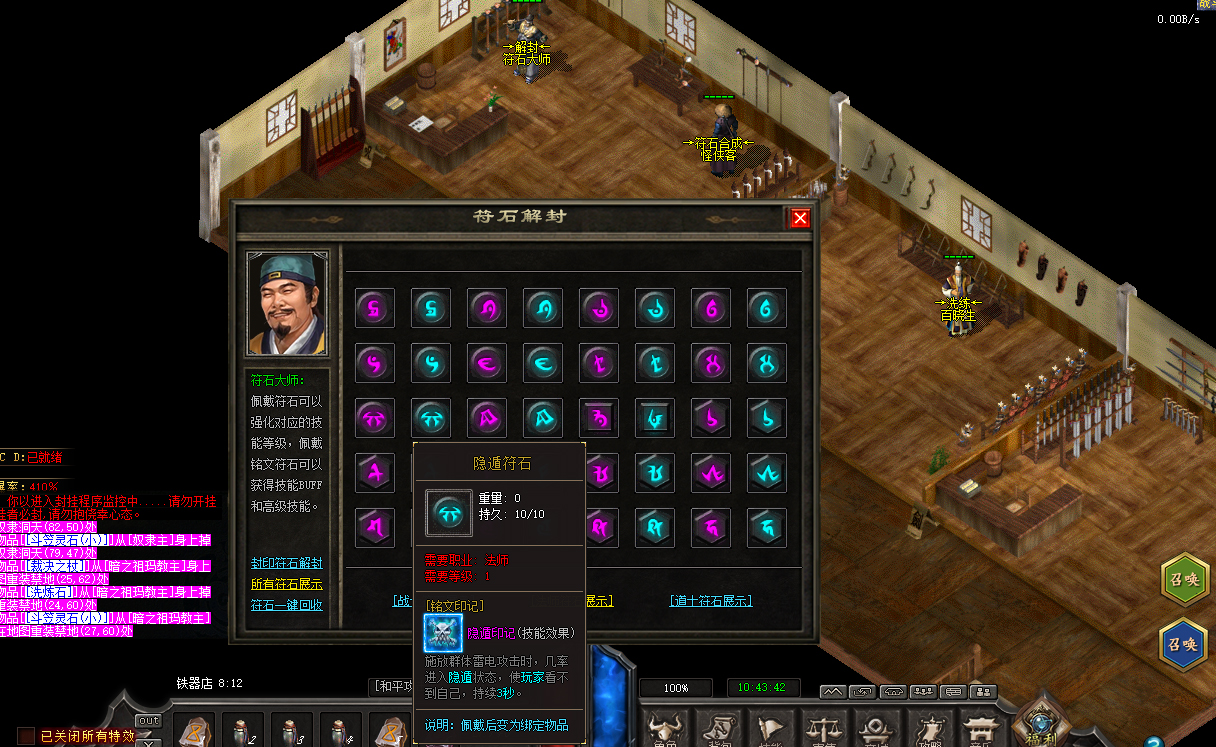Pick the magenta 6-shaped rune stone
This screenshot has width=1216, height=747.
pos(711,308)
